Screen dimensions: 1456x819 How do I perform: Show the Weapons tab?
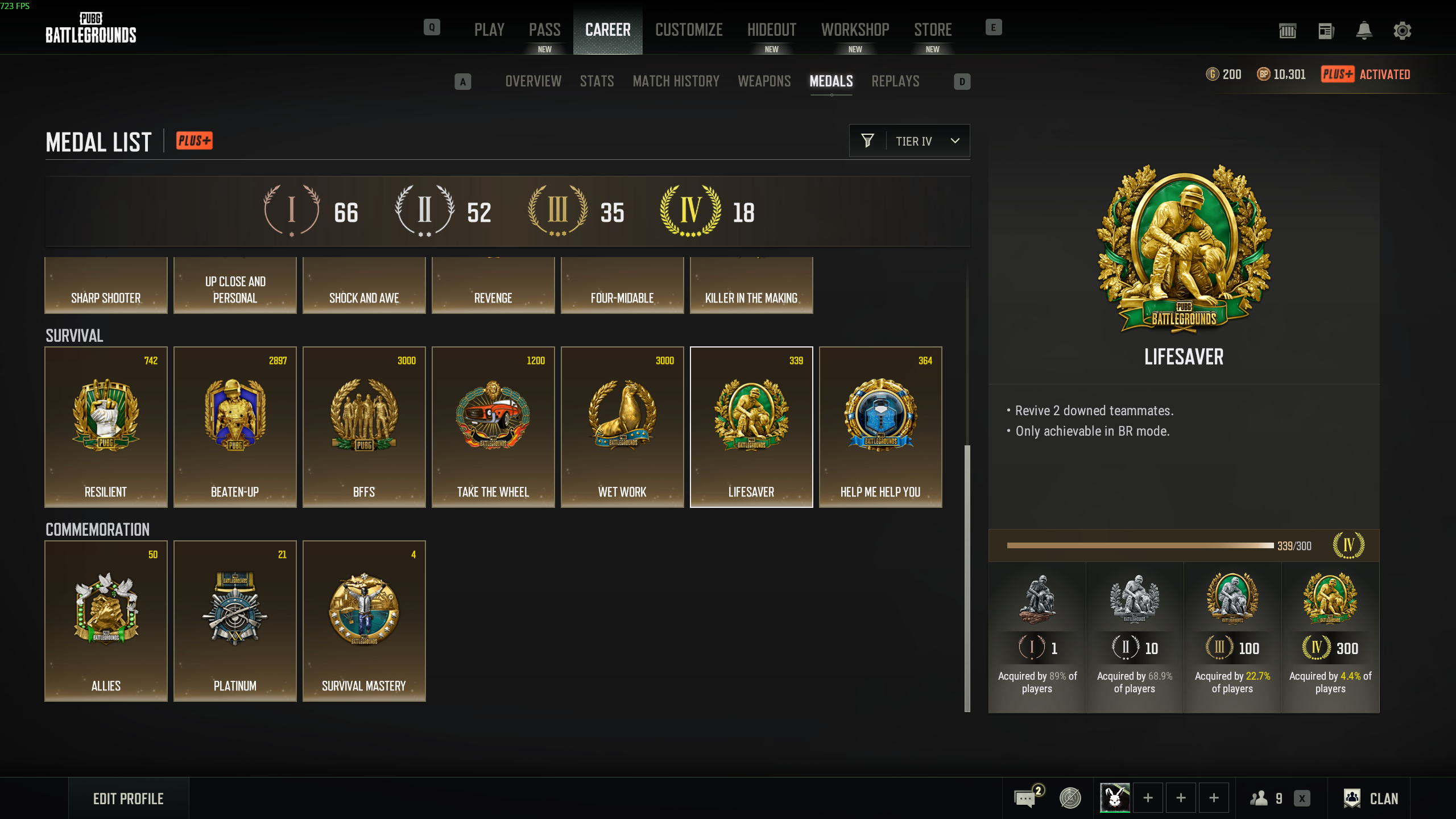click(x=764, y=81)
